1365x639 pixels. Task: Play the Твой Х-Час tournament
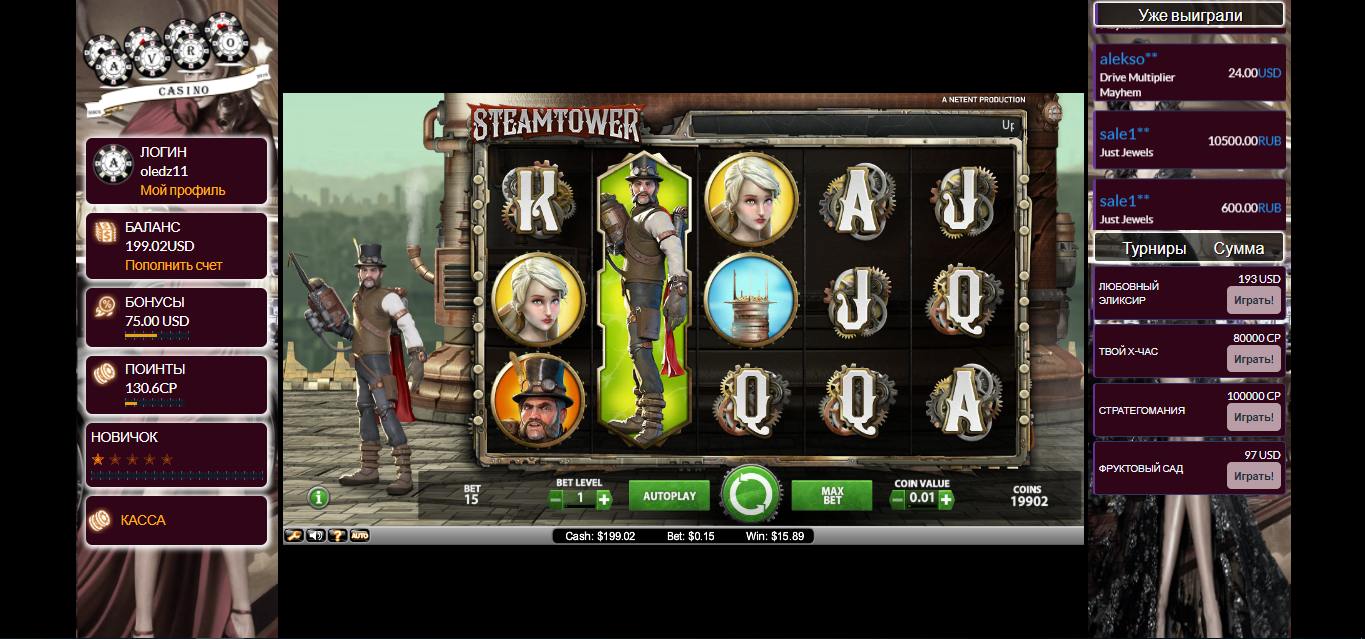(x=1253, y=359)
